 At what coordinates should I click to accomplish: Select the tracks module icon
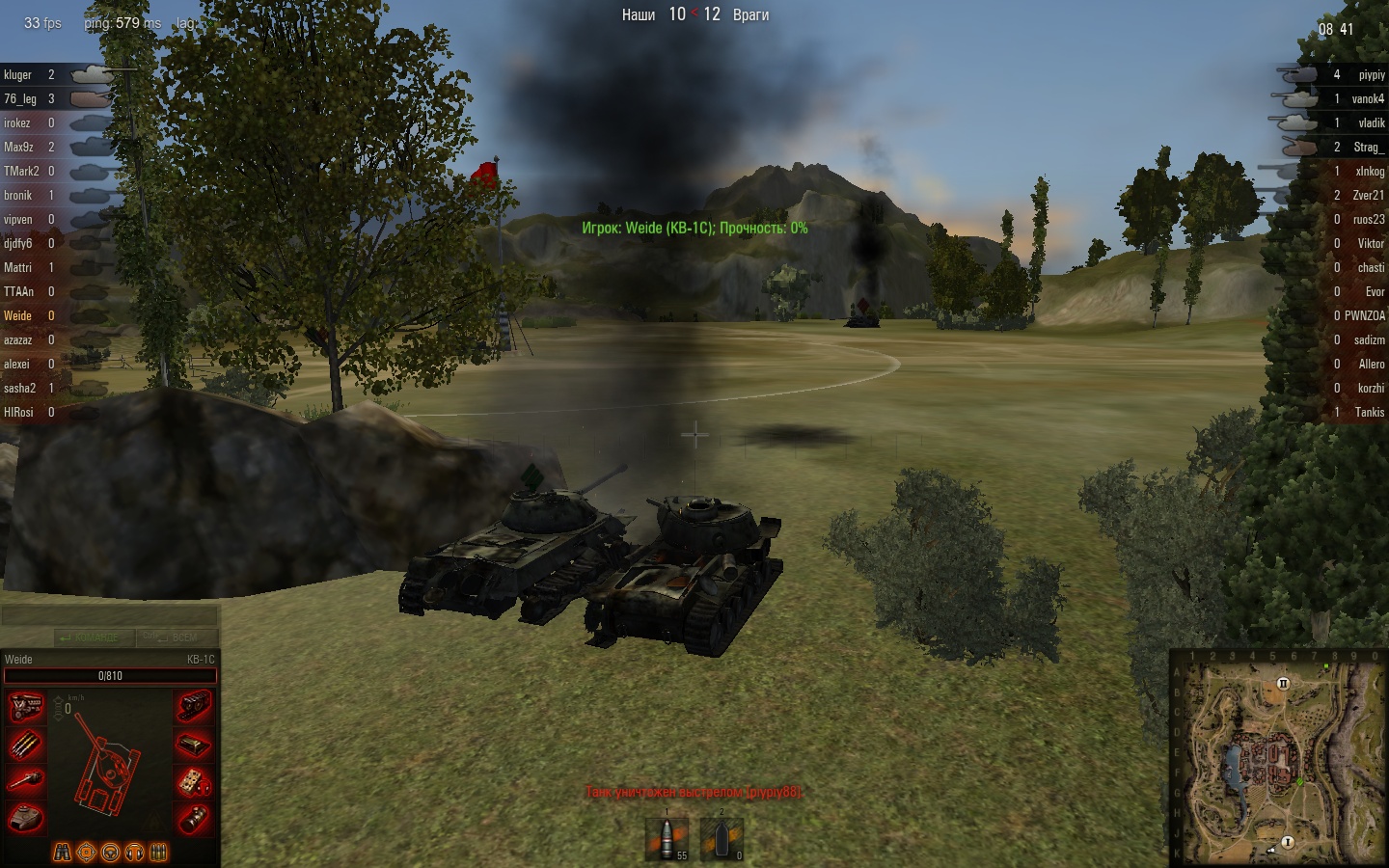coord(193,707)
